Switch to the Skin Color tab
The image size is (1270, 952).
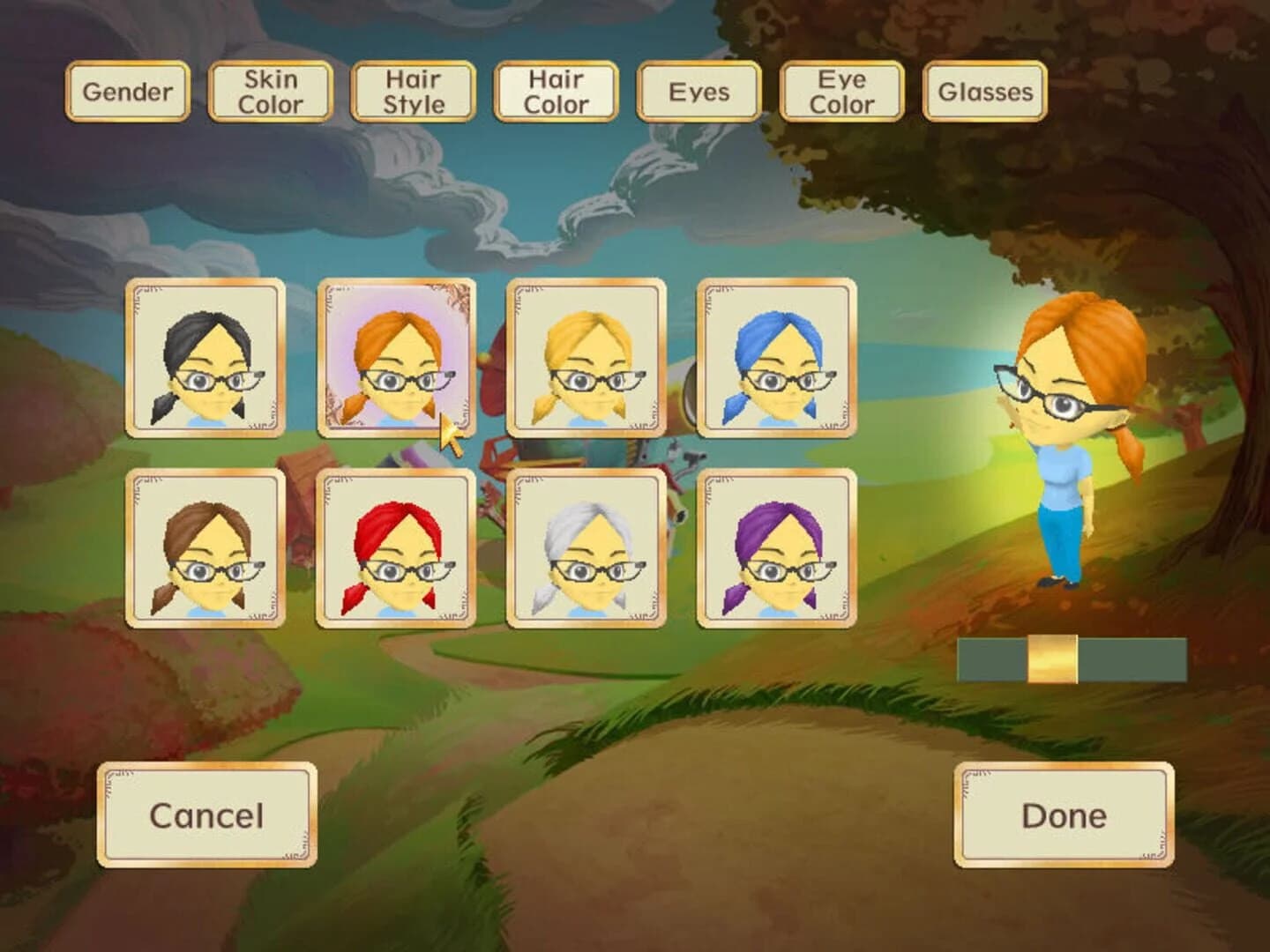(269, 89)
